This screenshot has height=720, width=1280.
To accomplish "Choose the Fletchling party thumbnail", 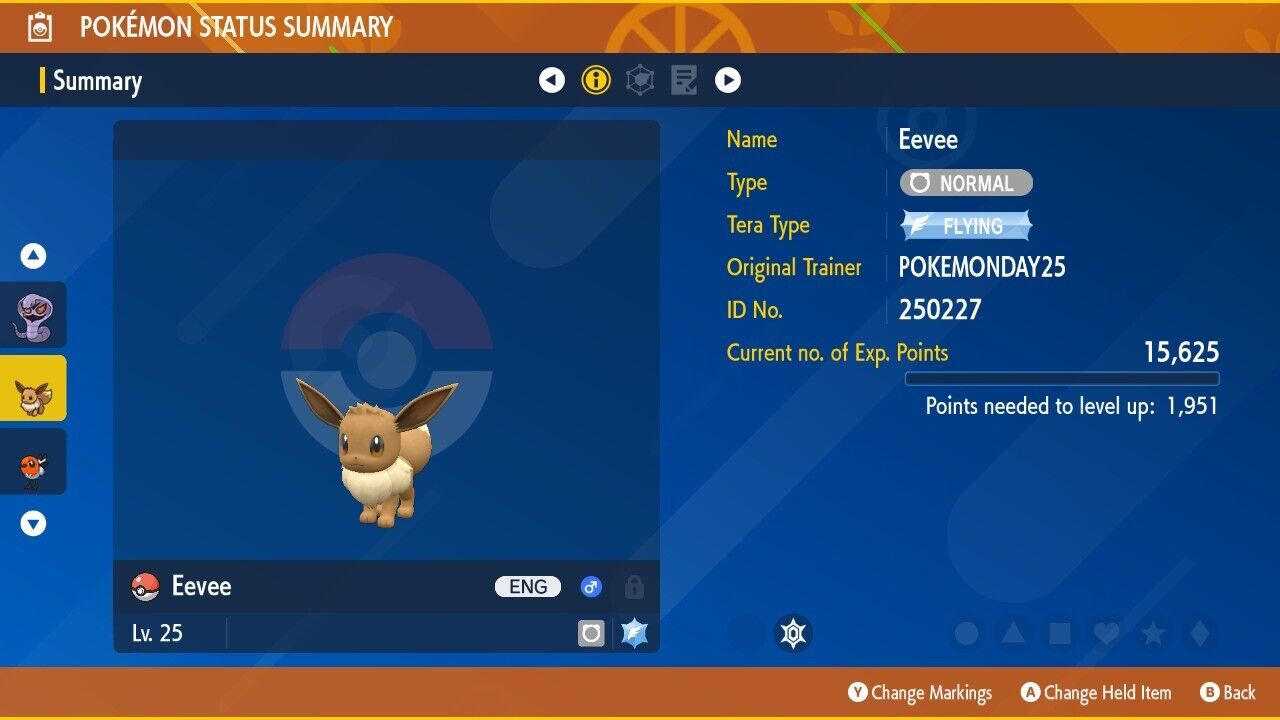I will (33, 461).
